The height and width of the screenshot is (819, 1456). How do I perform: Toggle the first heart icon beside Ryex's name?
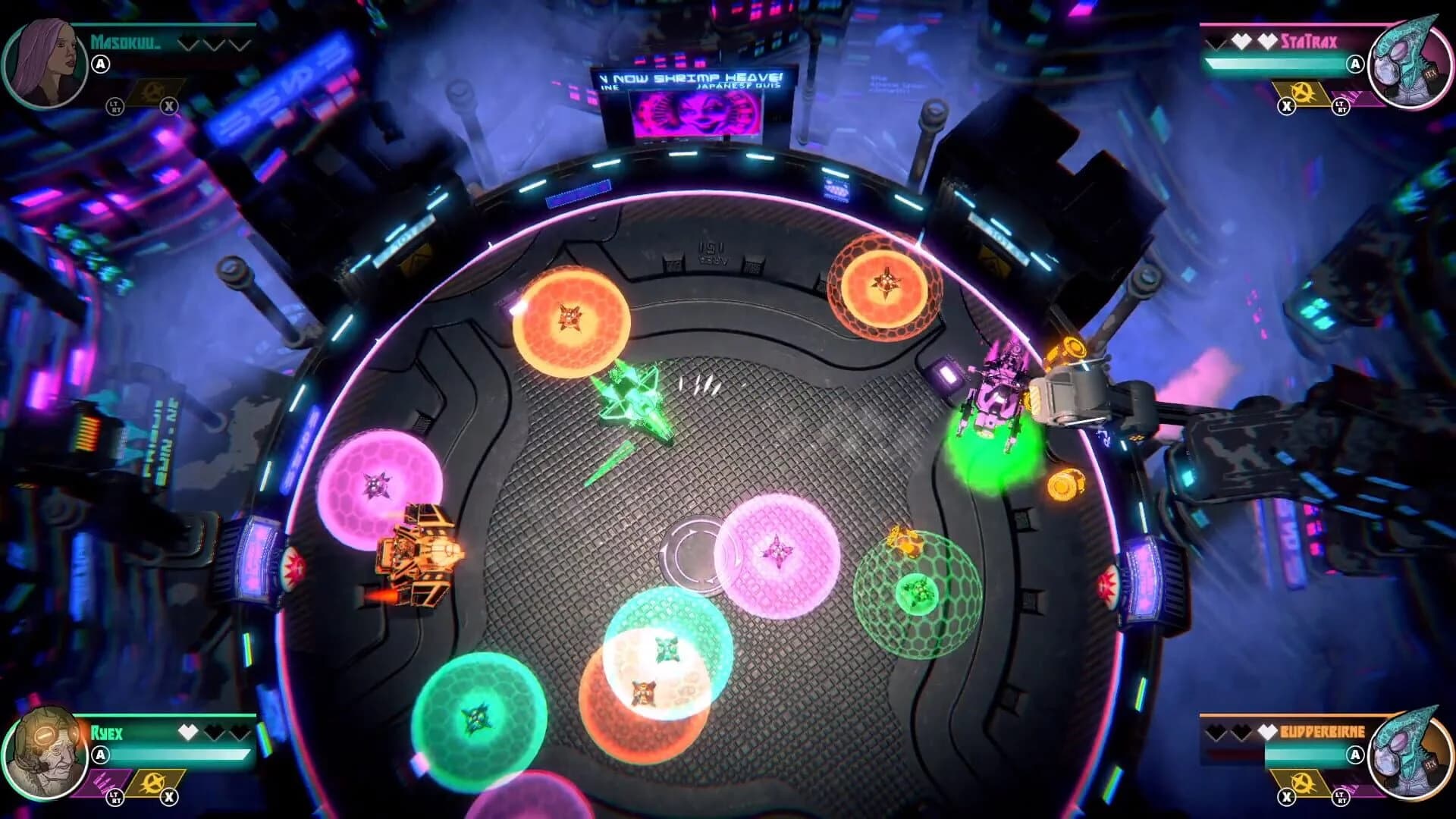pos(188,733)
